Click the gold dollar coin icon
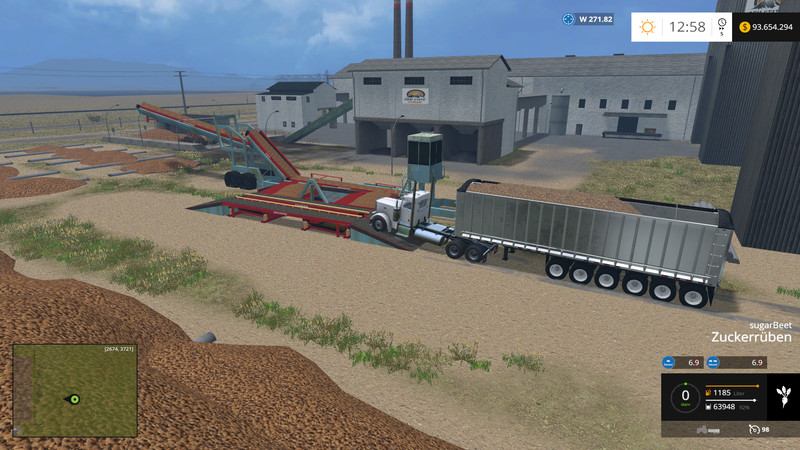The image size is (800, 450). (747, 27)
